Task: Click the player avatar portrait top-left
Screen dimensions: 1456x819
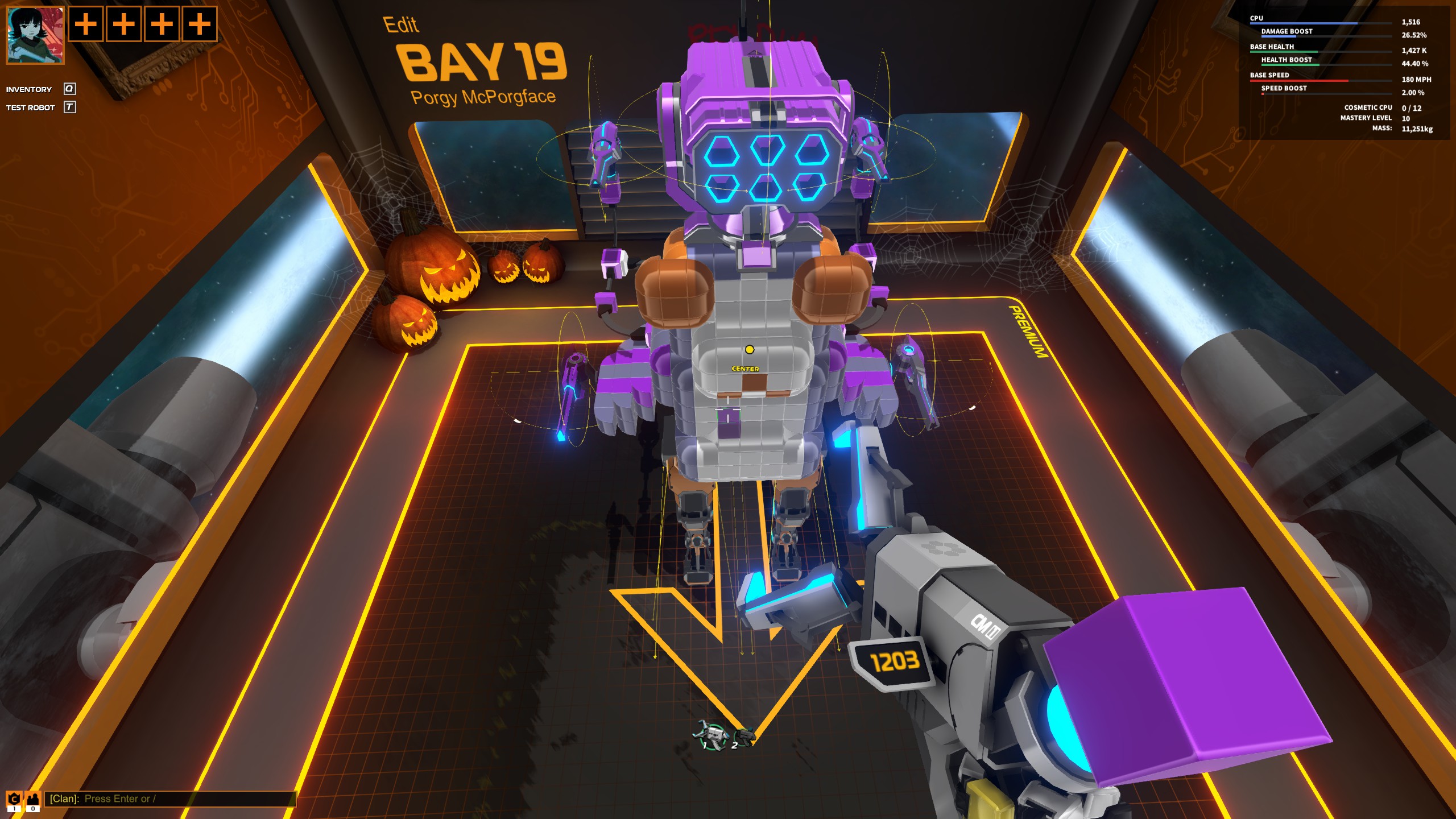Action: (34, 35)
